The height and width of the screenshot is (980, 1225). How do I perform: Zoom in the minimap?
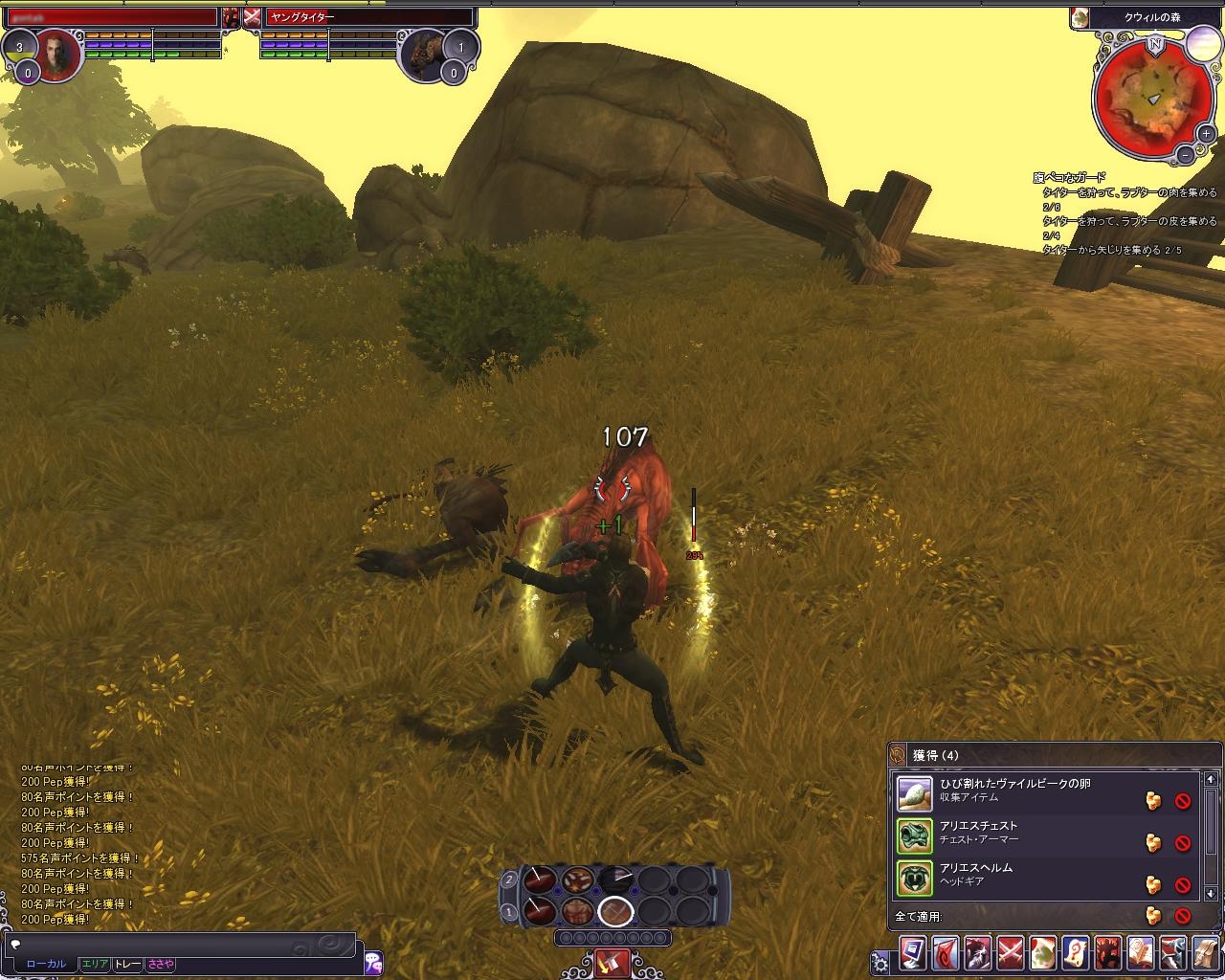[x=1205, y=135]
